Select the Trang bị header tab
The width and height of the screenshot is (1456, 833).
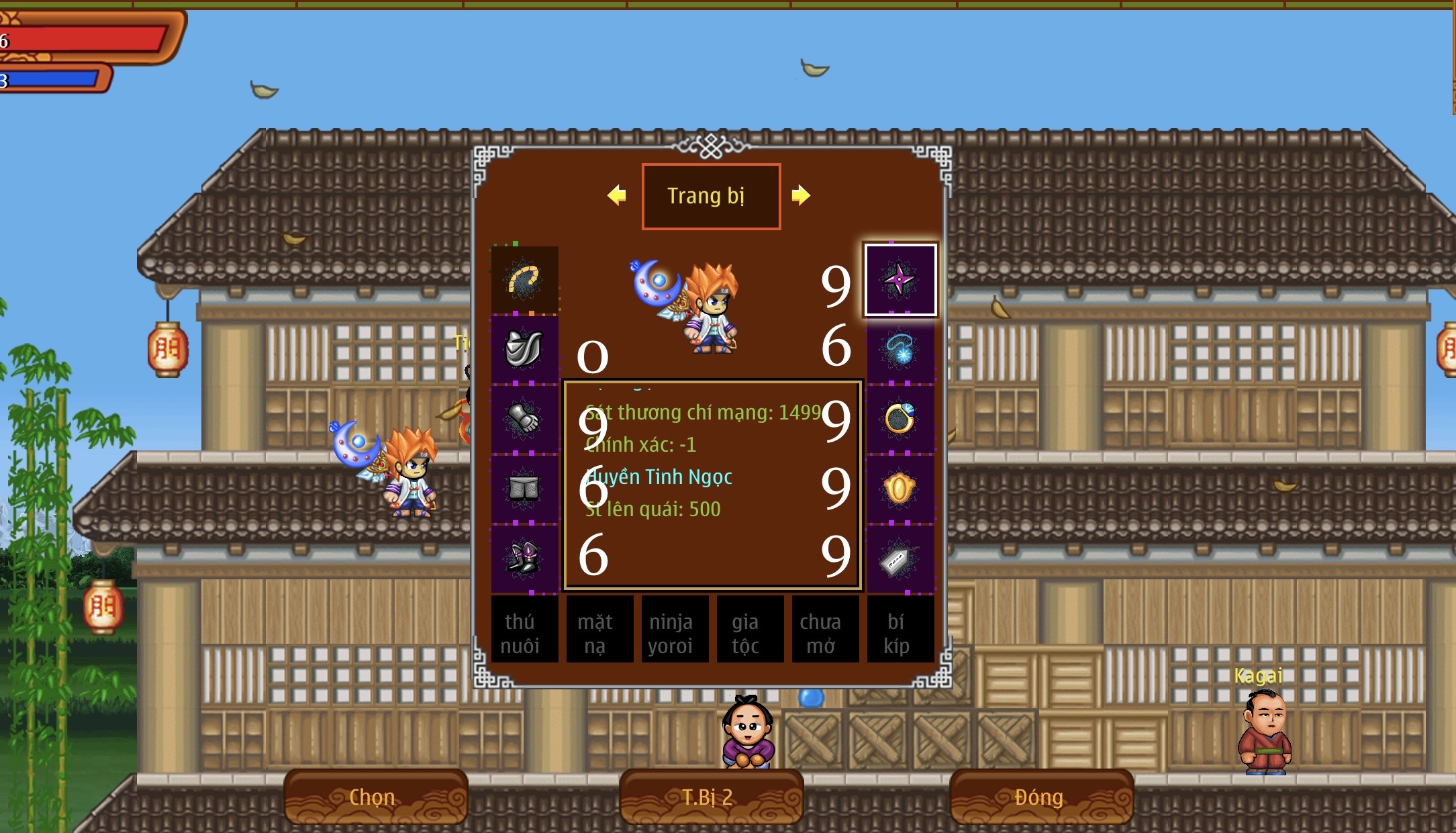tap(710, 196)
